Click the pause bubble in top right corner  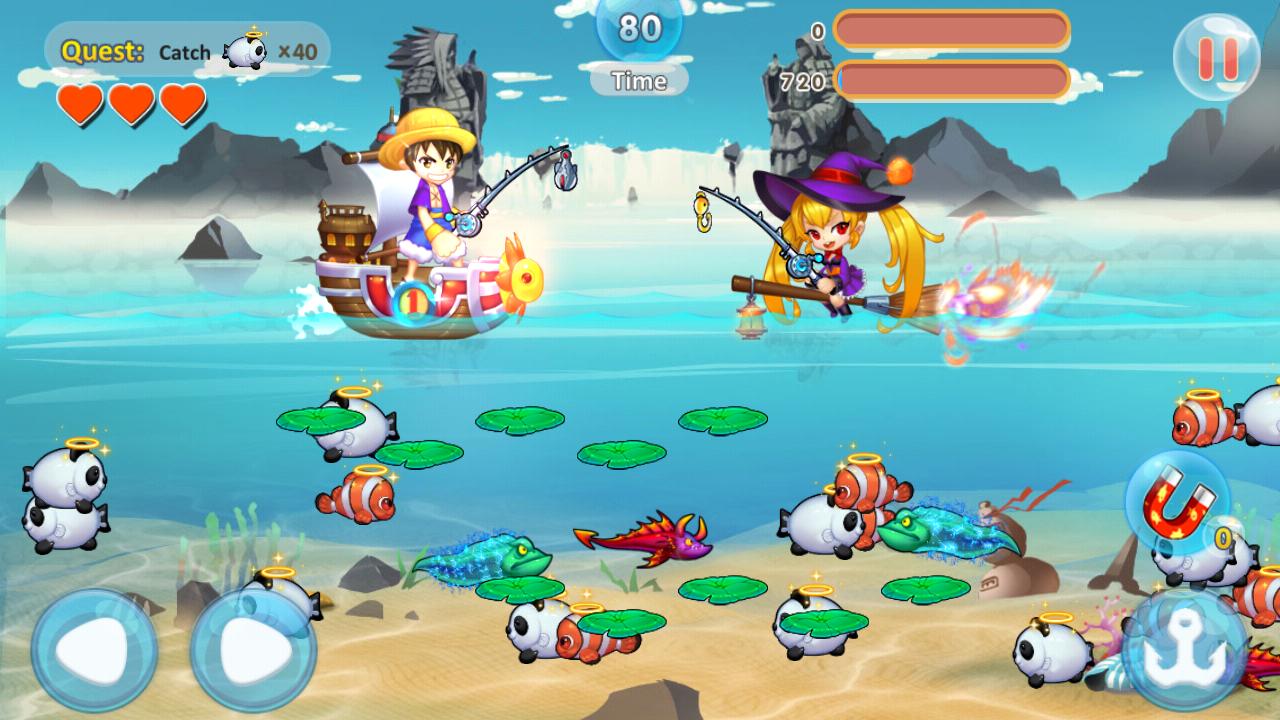point(1220,57)
